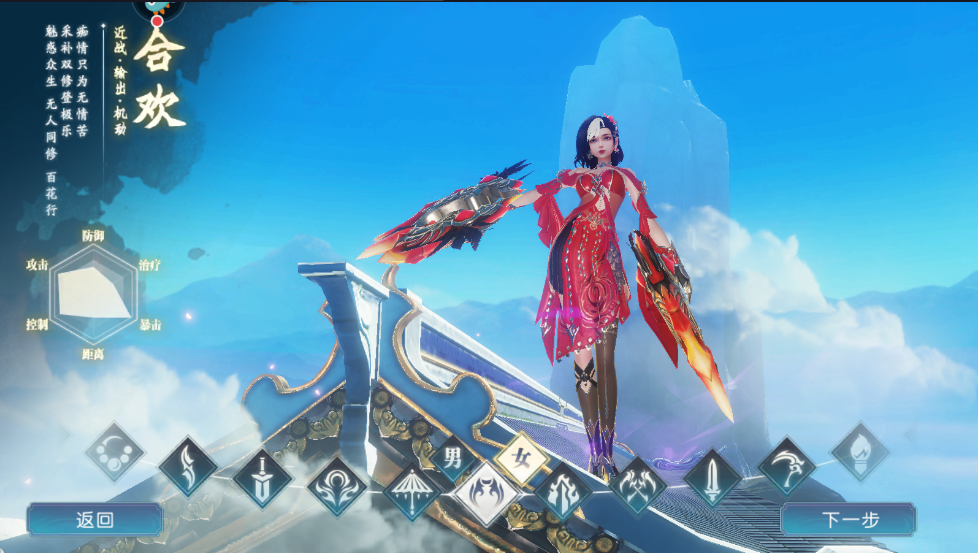The width and height of the screenshot is (978, 553).
Task: Choose the 女 female gender option
Action: point(522,459)
